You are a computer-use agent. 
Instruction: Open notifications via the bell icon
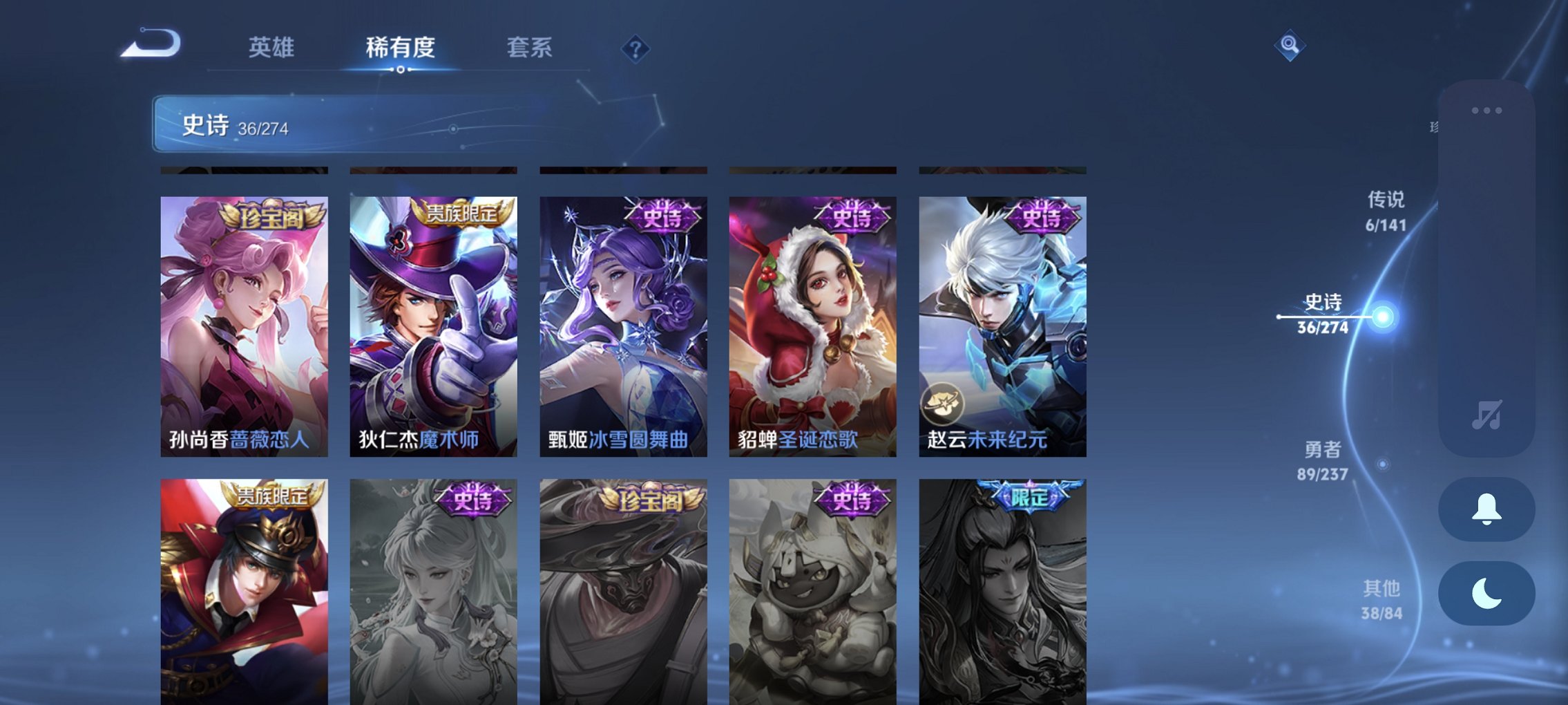click(x=1487, y=509)
